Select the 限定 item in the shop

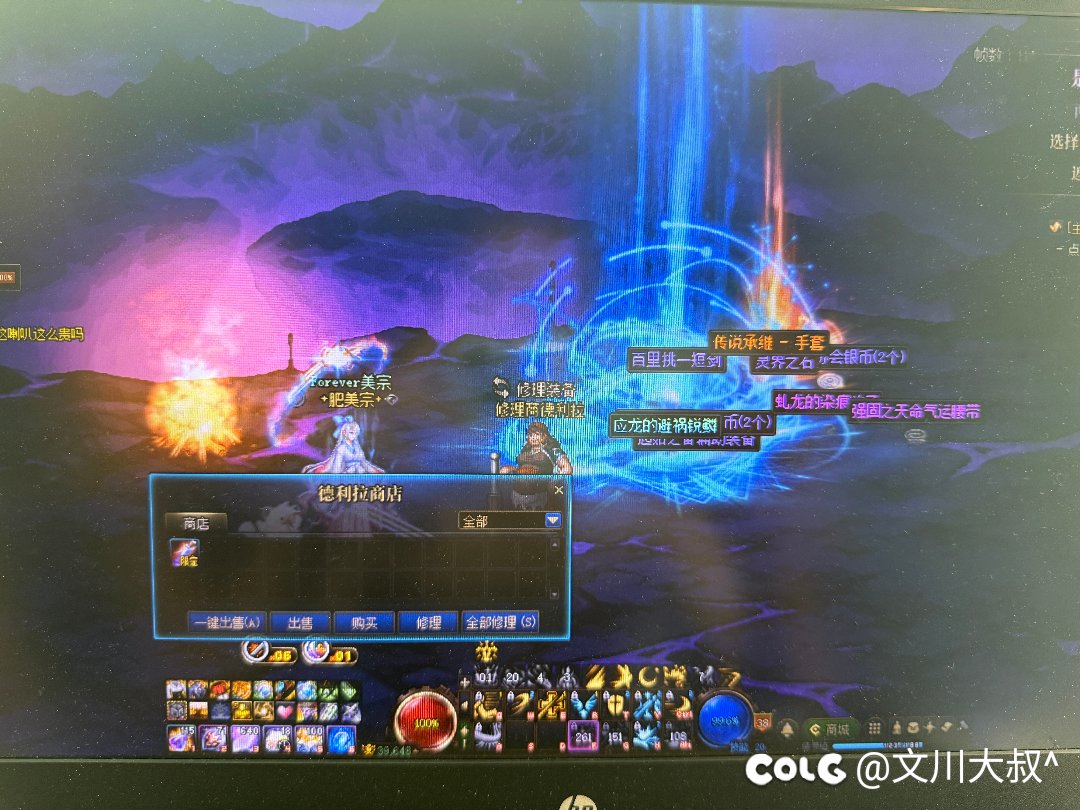click(184, 553)
